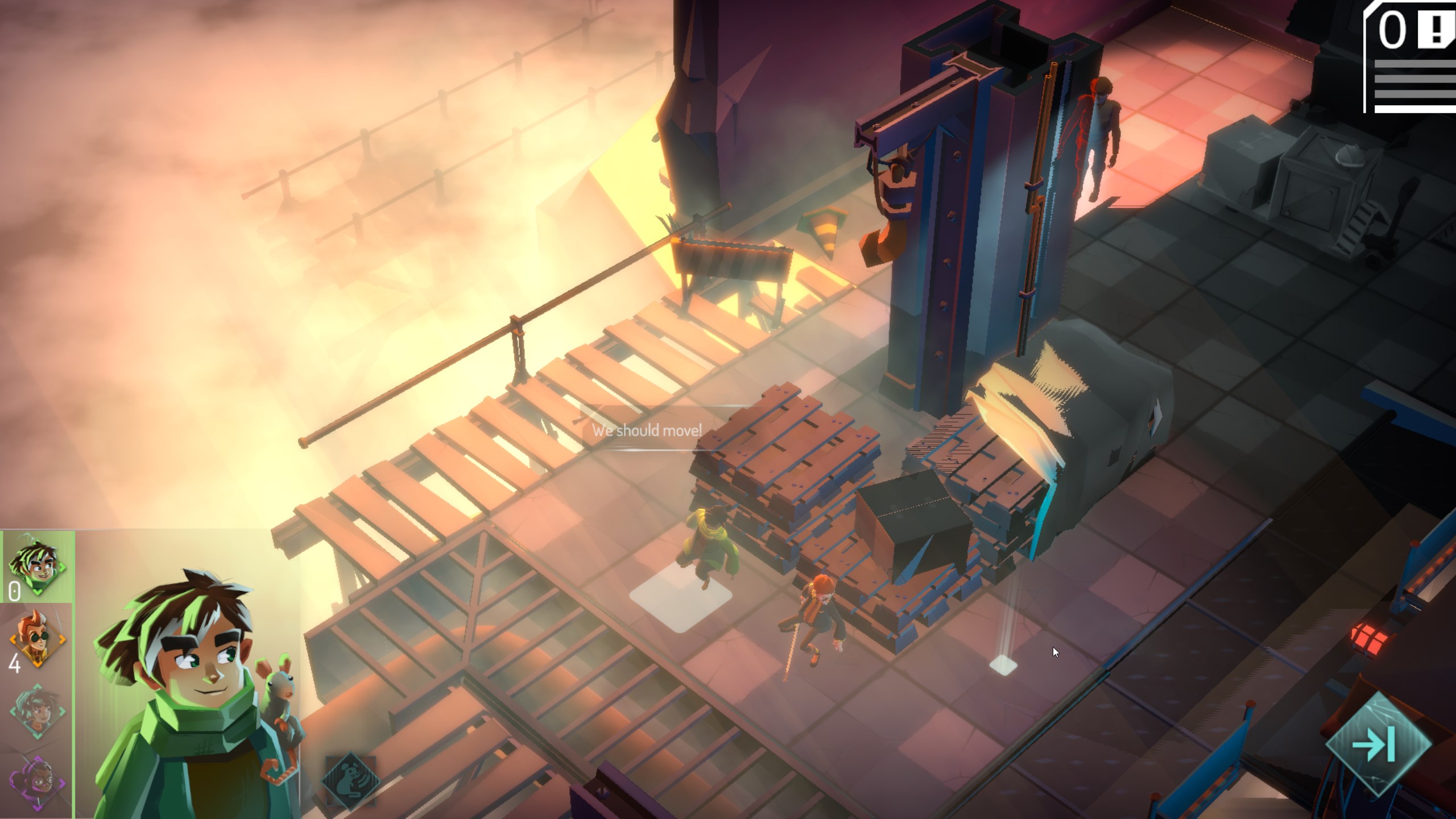Select the green-haired boy portrait
The height and width of the screenshot is (819, 1456).
coord(38,566)
